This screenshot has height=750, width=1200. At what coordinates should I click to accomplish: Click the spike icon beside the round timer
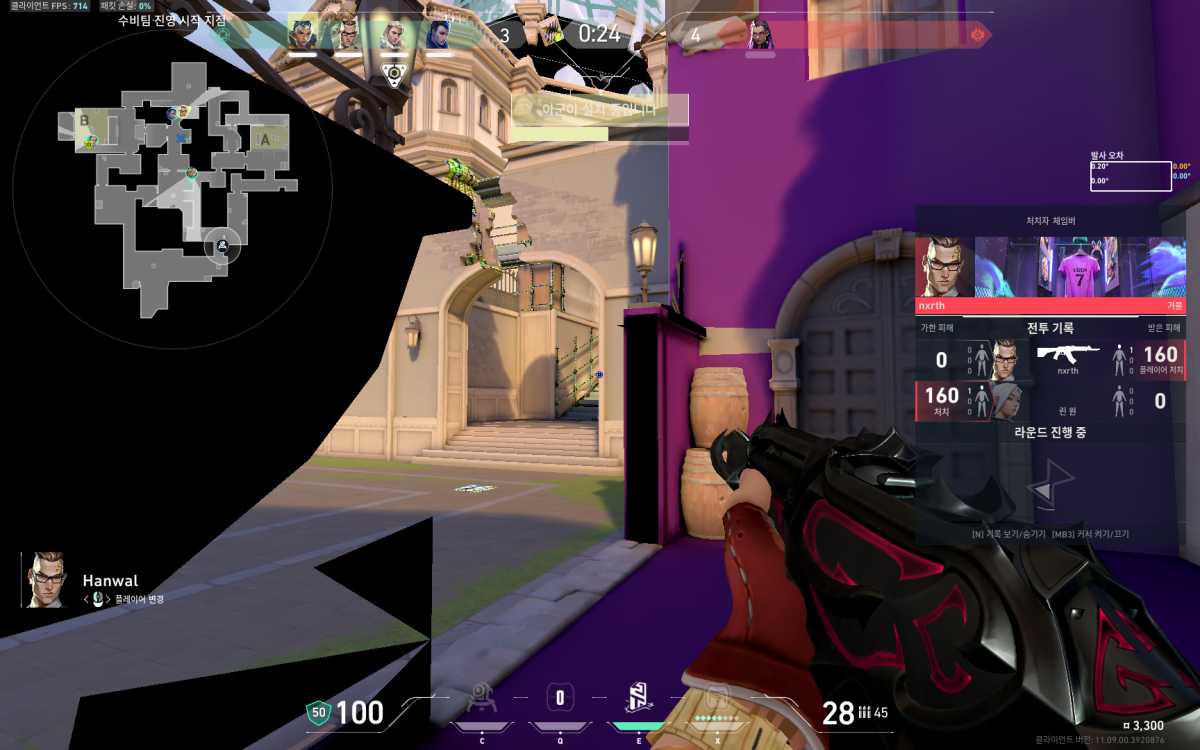(553, 34)
